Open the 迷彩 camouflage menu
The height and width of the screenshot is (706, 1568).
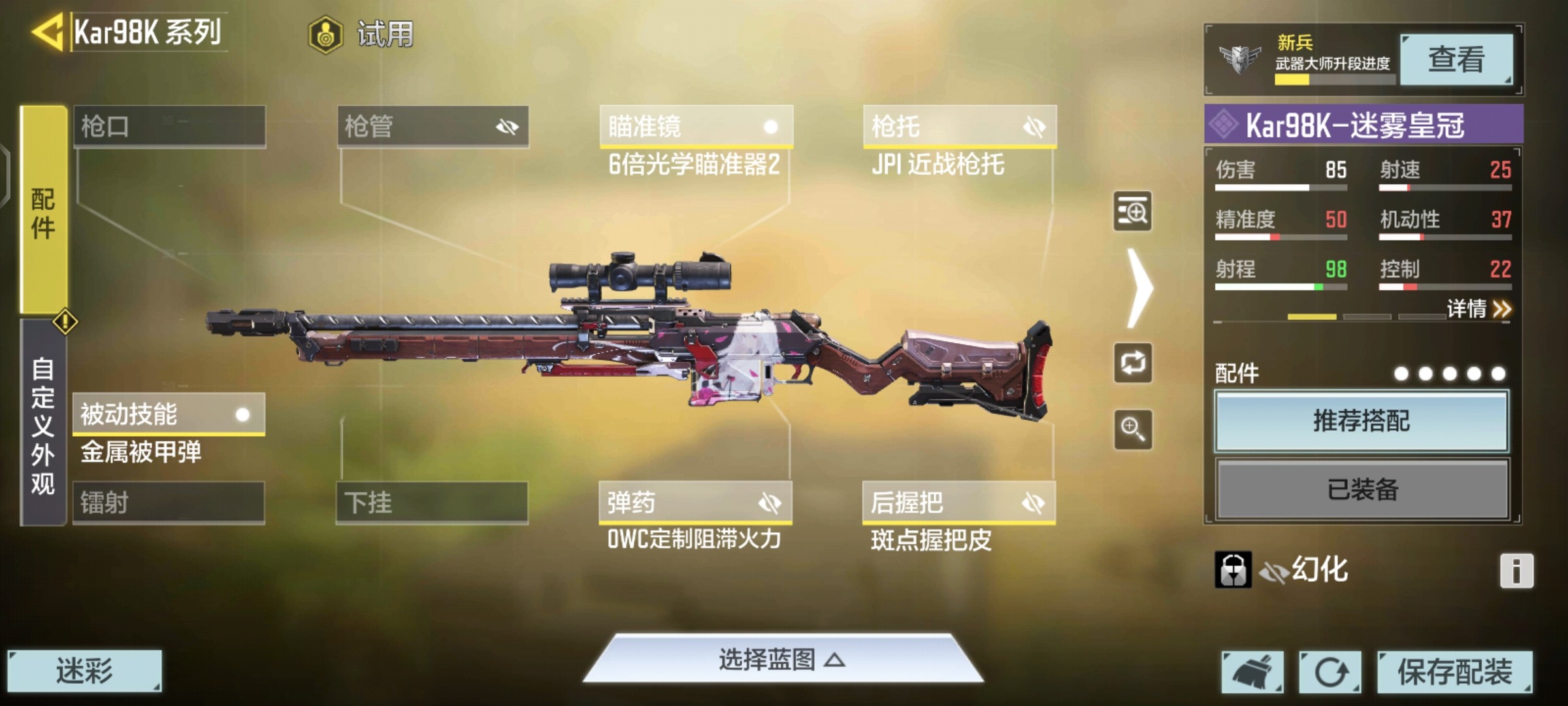click(84, 671)
